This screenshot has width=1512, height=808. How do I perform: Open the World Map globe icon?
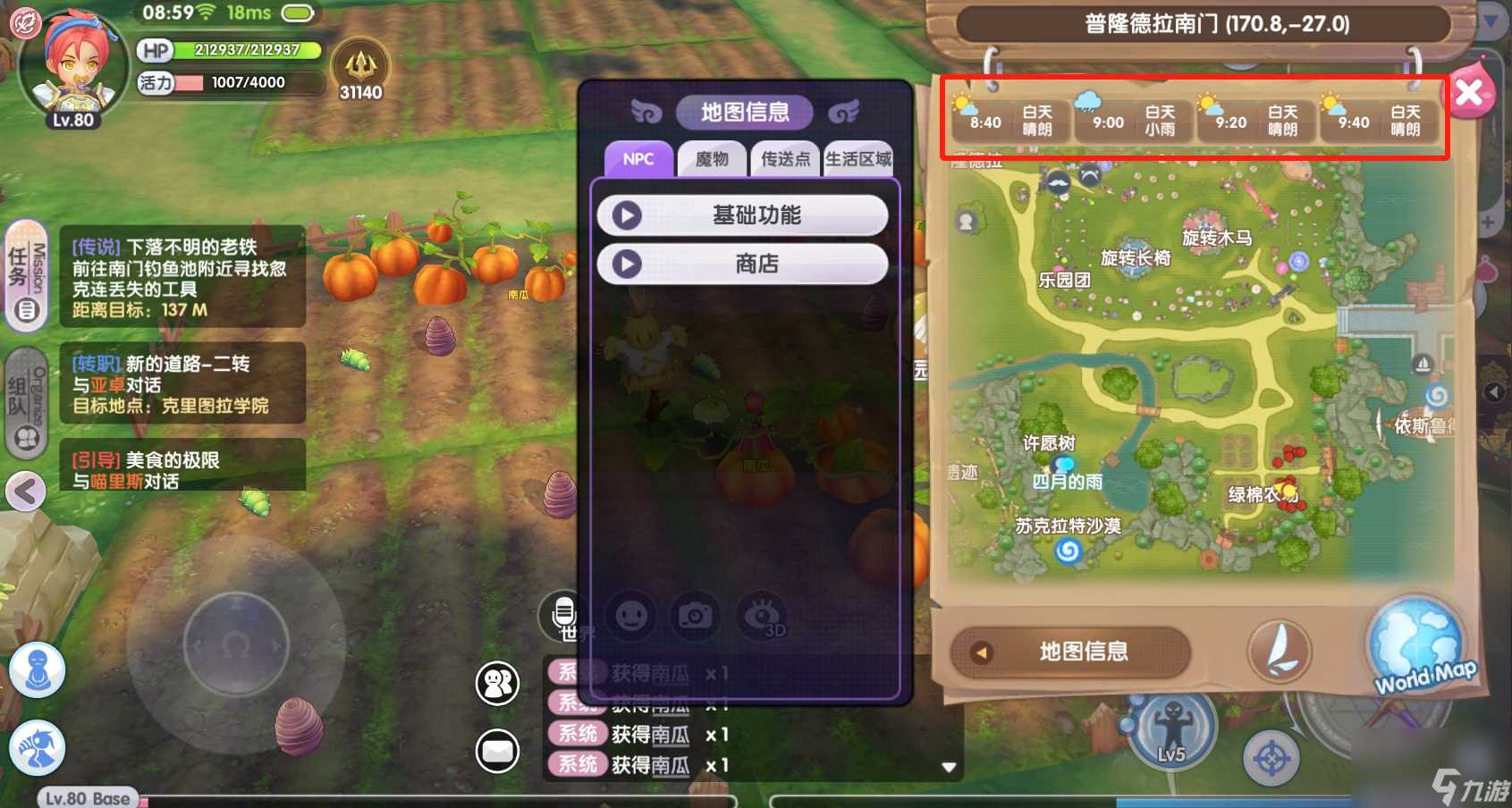1415,640
